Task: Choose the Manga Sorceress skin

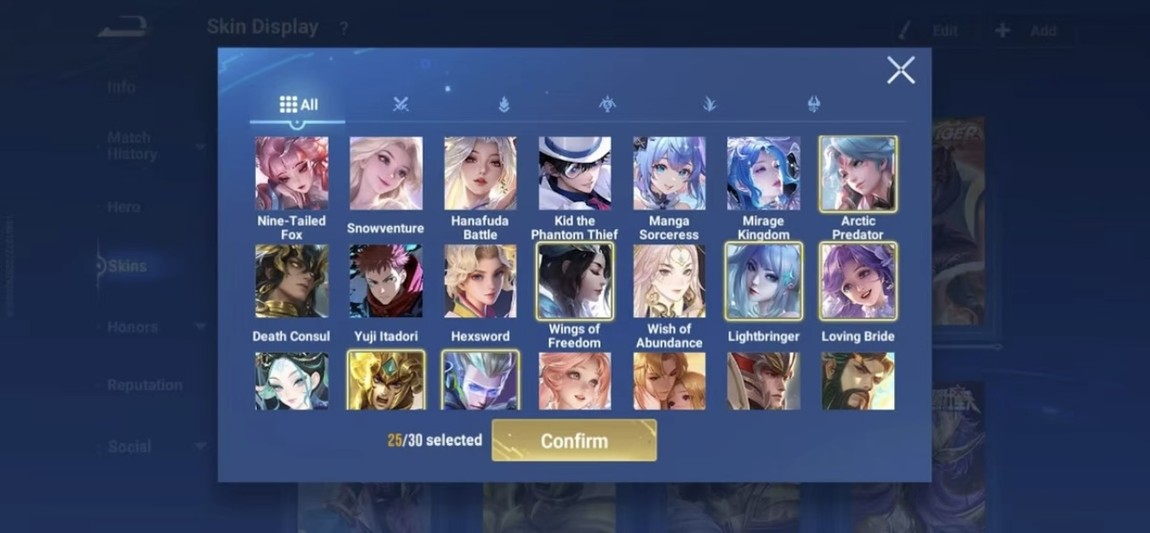Action: [669, 174]
